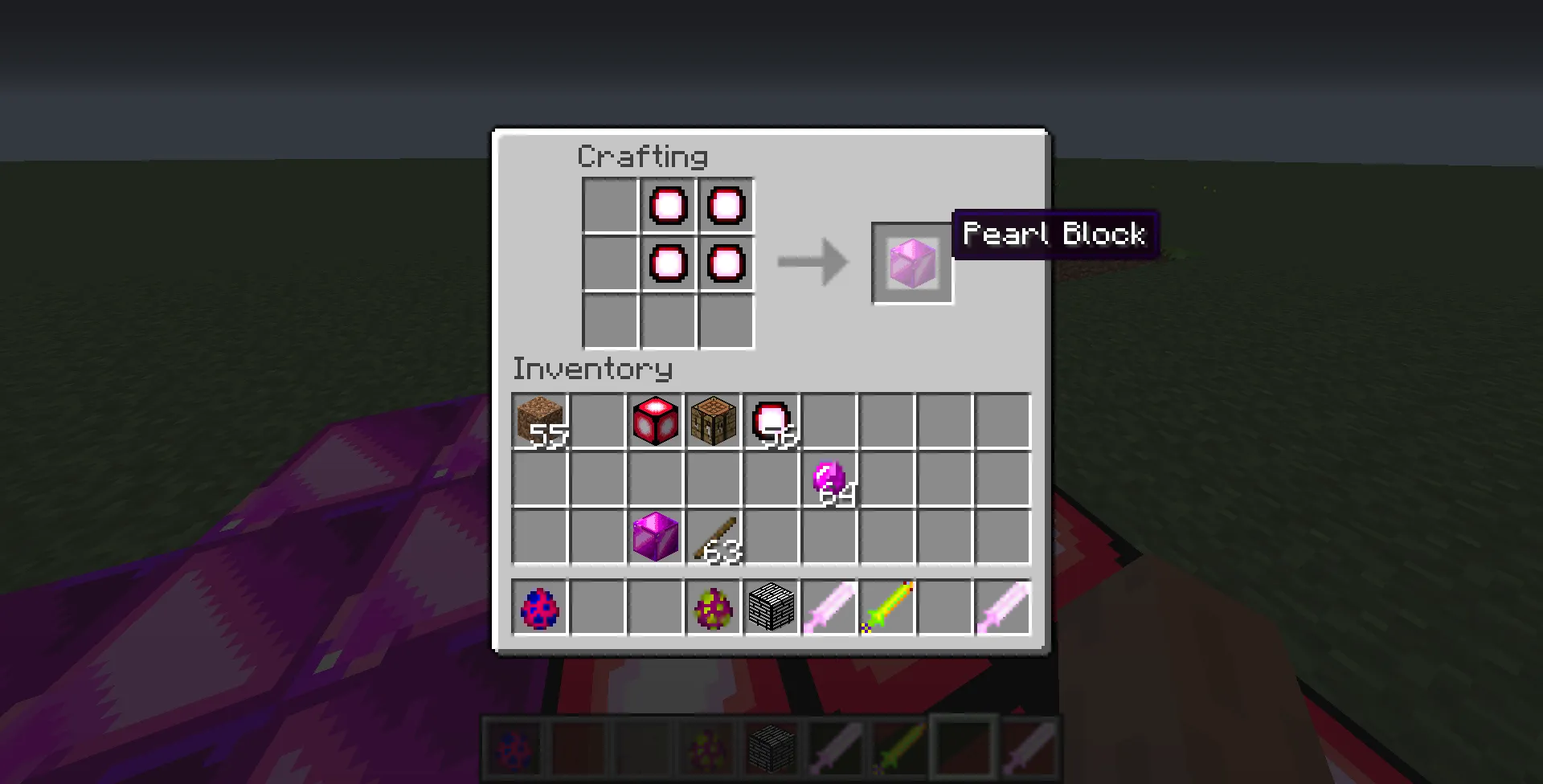Select the purple pearl block in the inventory
Viewport: 1543px width, 784px height.
656,537
